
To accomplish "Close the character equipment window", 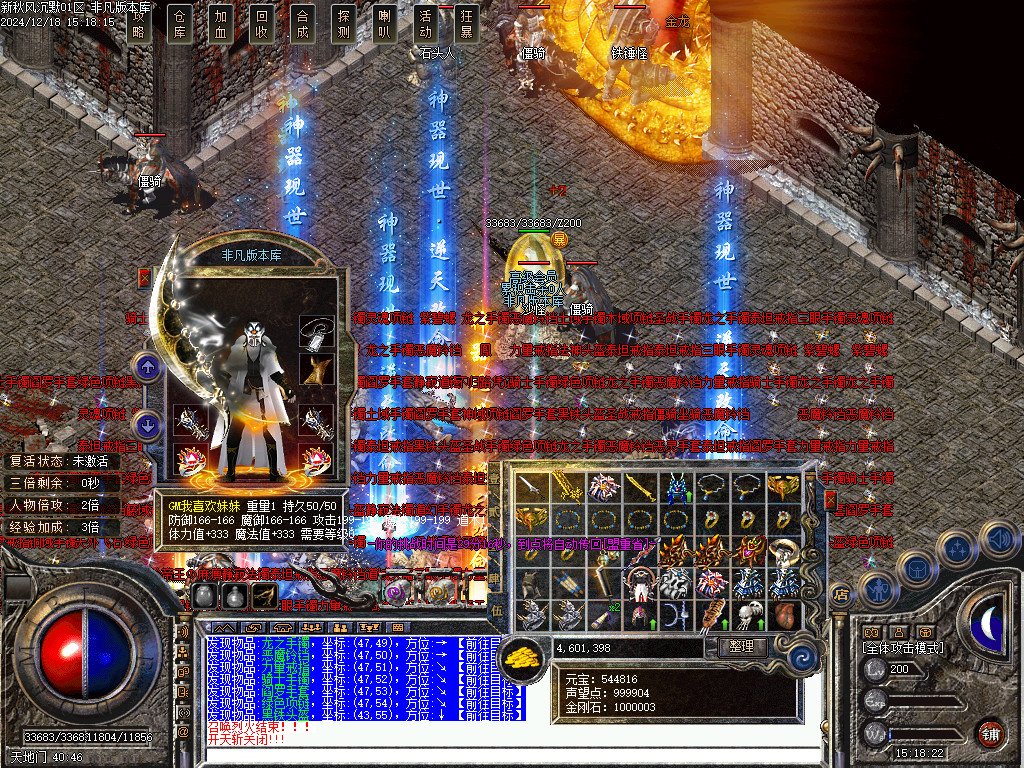I will pos(145,278).
